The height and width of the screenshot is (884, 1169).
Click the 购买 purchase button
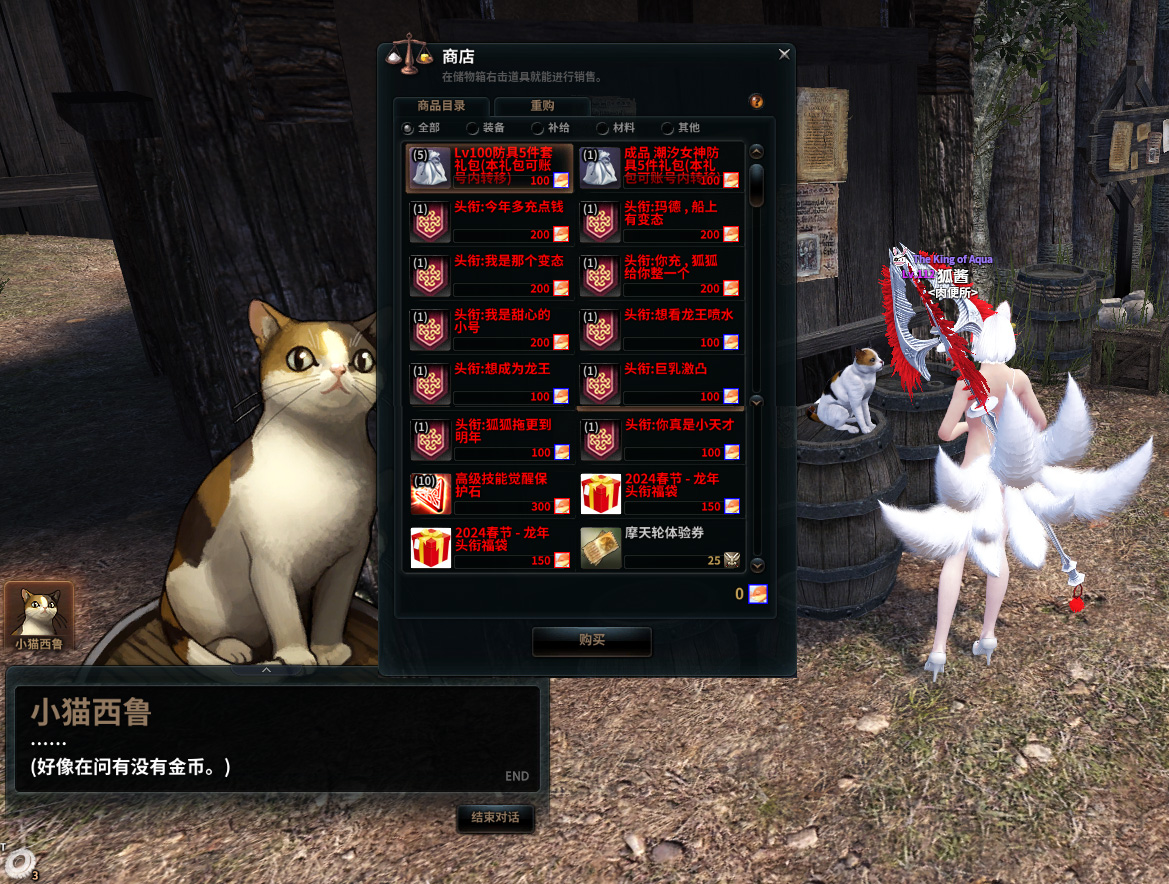(x=592, y=641)
